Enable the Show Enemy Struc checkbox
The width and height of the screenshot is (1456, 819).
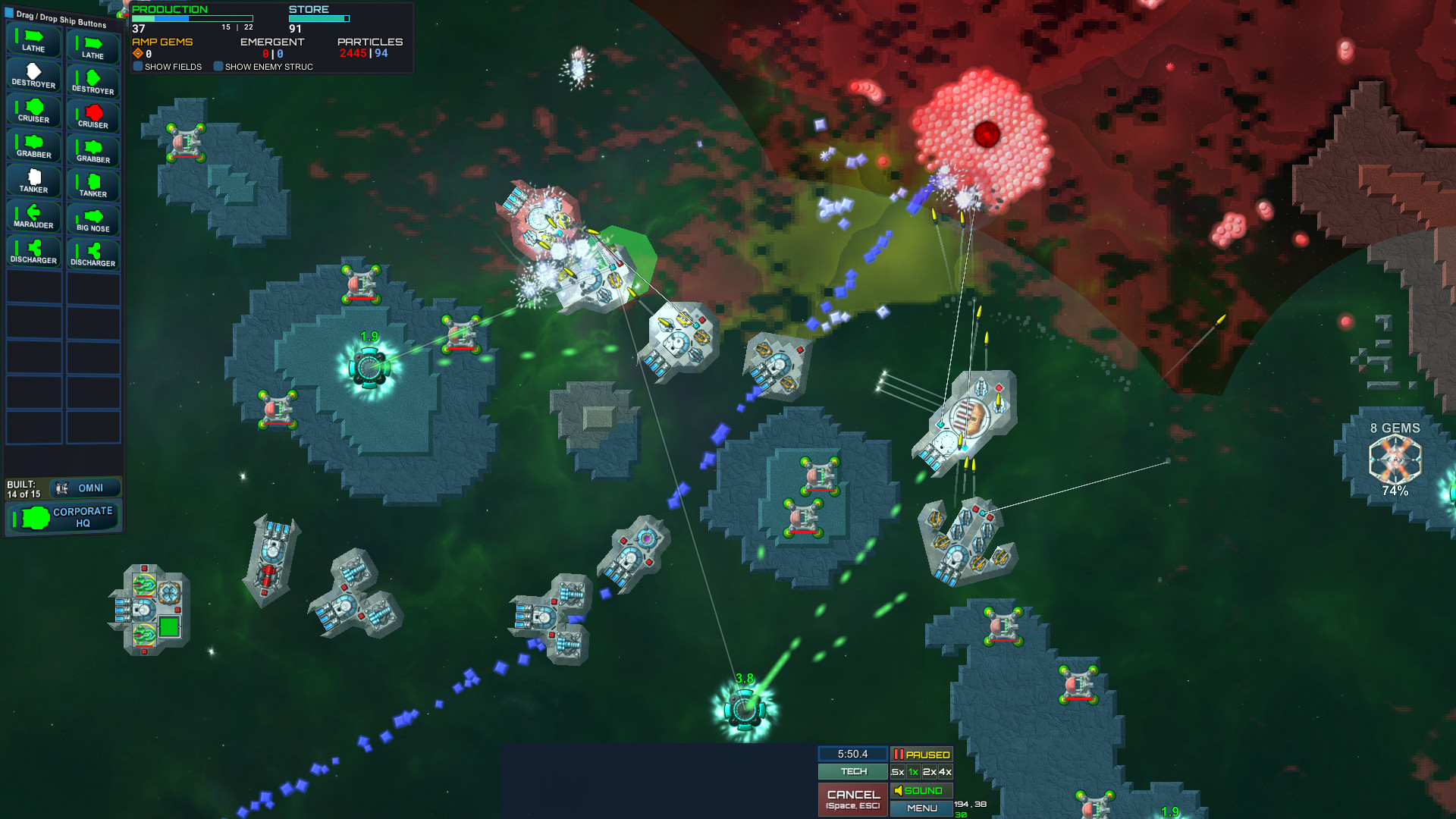[x=218, y=67]
